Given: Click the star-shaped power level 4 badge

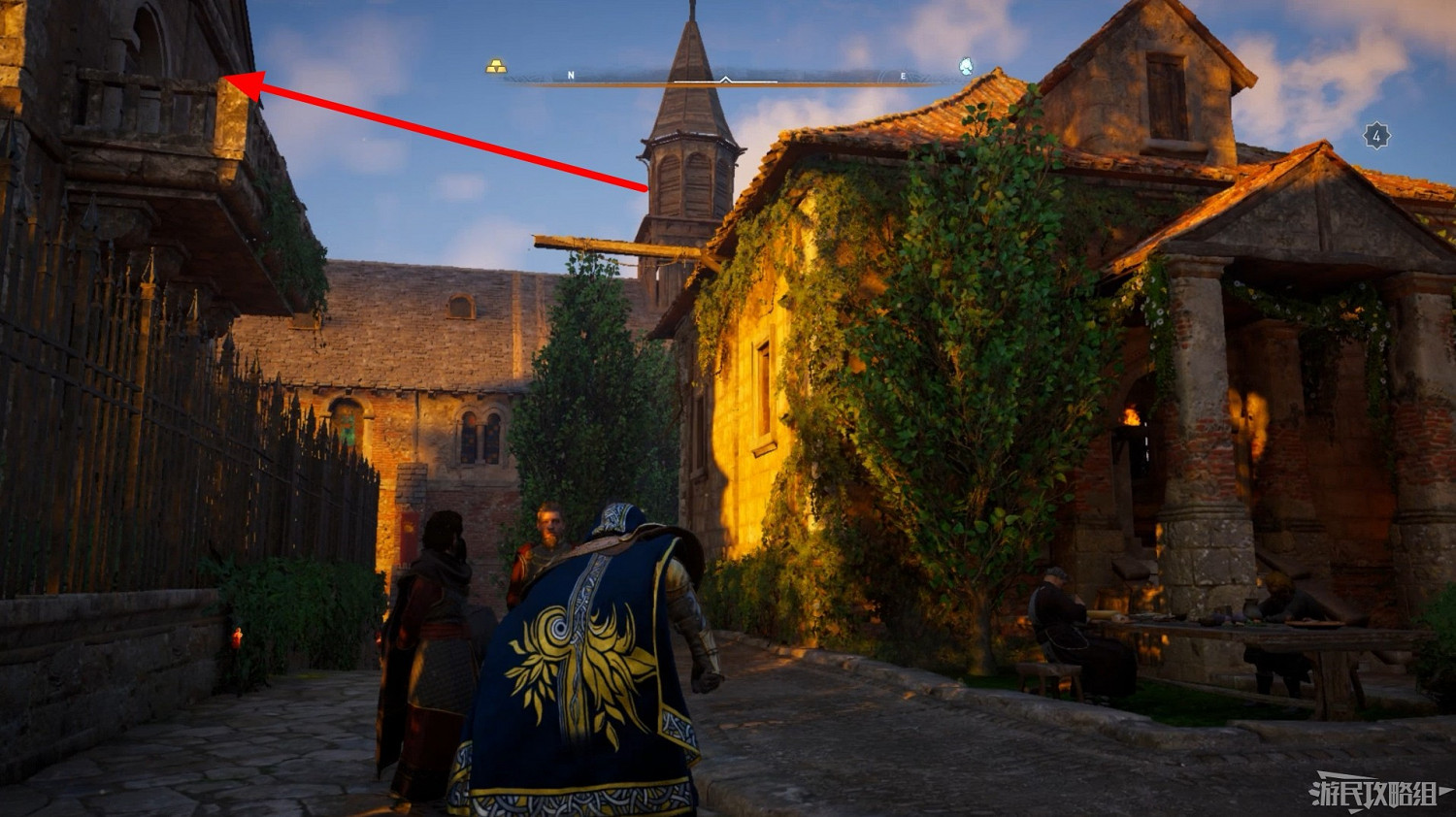Looking at the screenshot, I should 1376,134.
